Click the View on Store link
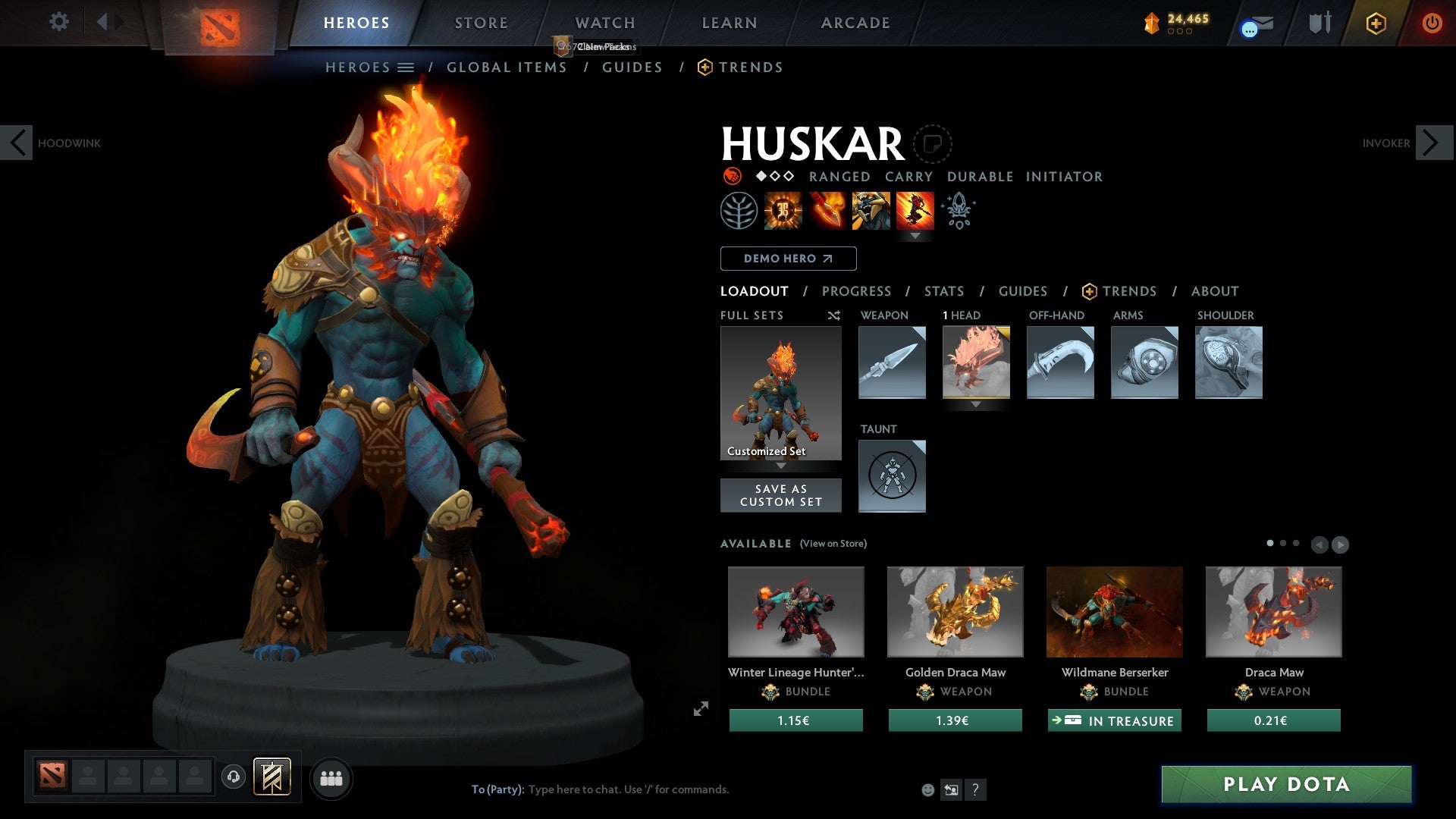The width and height of the screenshot is (1456, 819). (833, 544)
